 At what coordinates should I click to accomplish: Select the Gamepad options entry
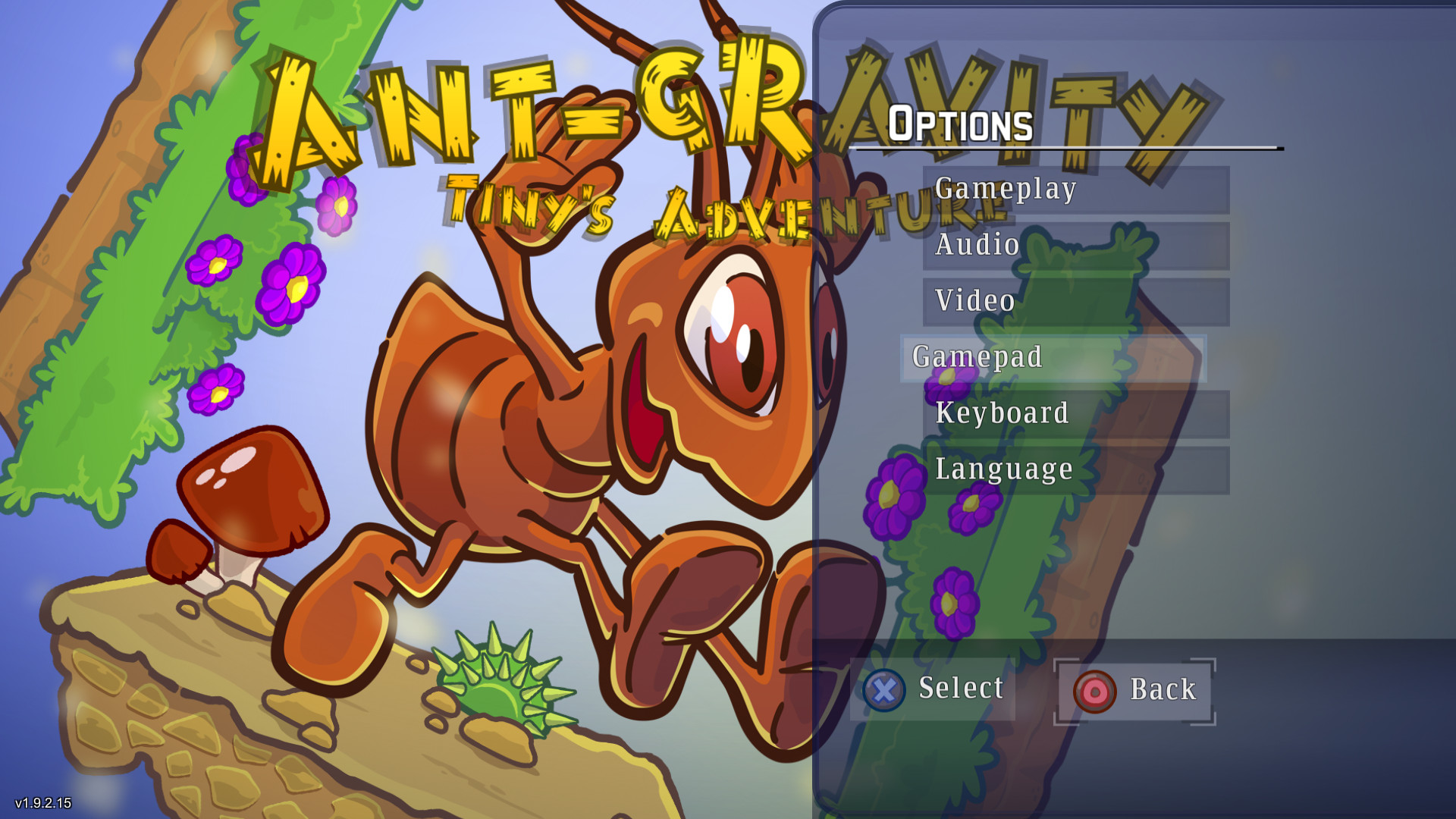pos(978,356)
